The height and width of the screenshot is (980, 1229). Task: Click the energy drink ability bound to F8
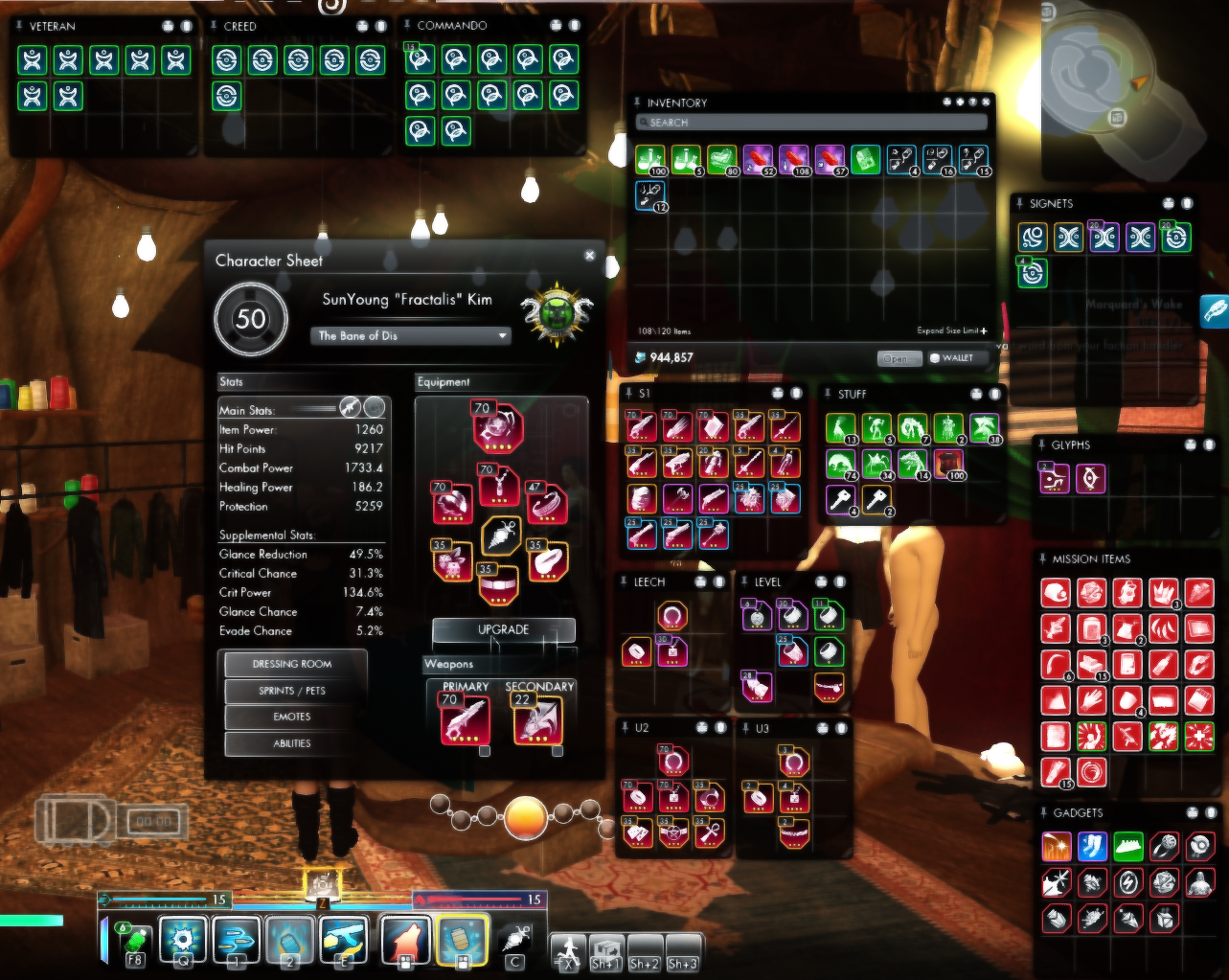134,940
